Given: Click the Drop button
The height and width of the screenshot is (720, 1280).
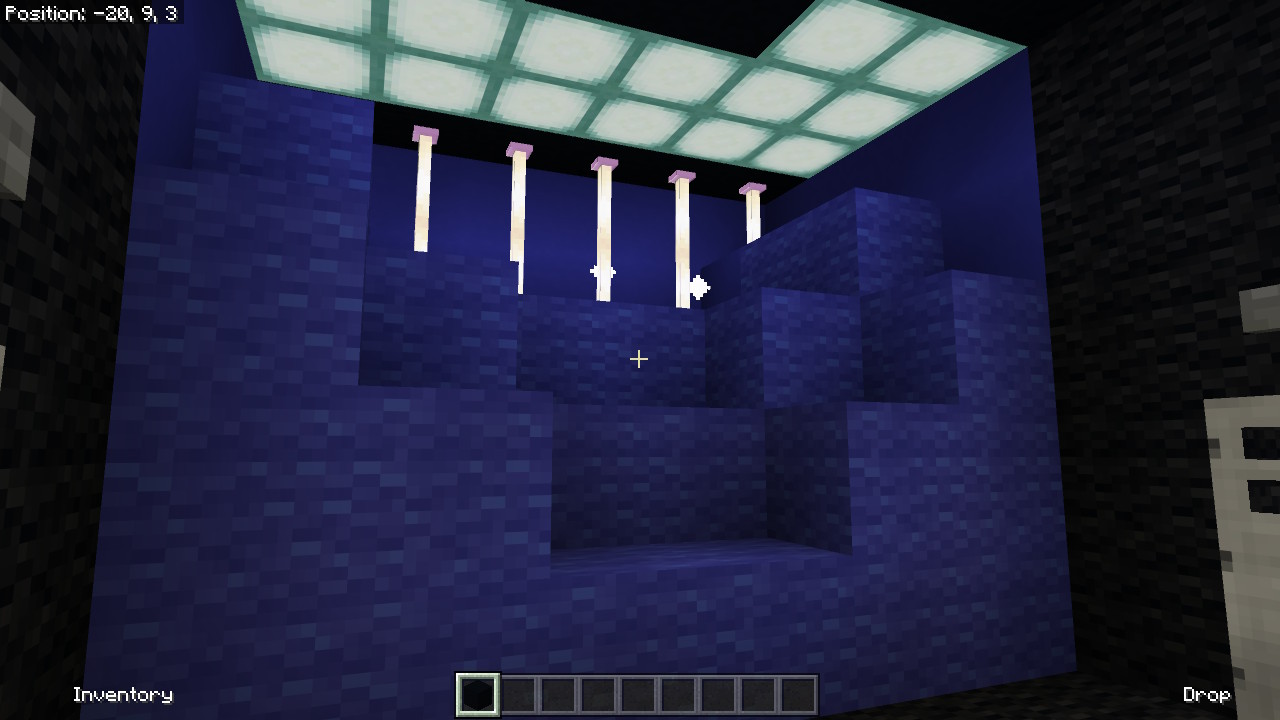Looking at the screenshot, I should pyautogui.click(x=1206, y=694).
